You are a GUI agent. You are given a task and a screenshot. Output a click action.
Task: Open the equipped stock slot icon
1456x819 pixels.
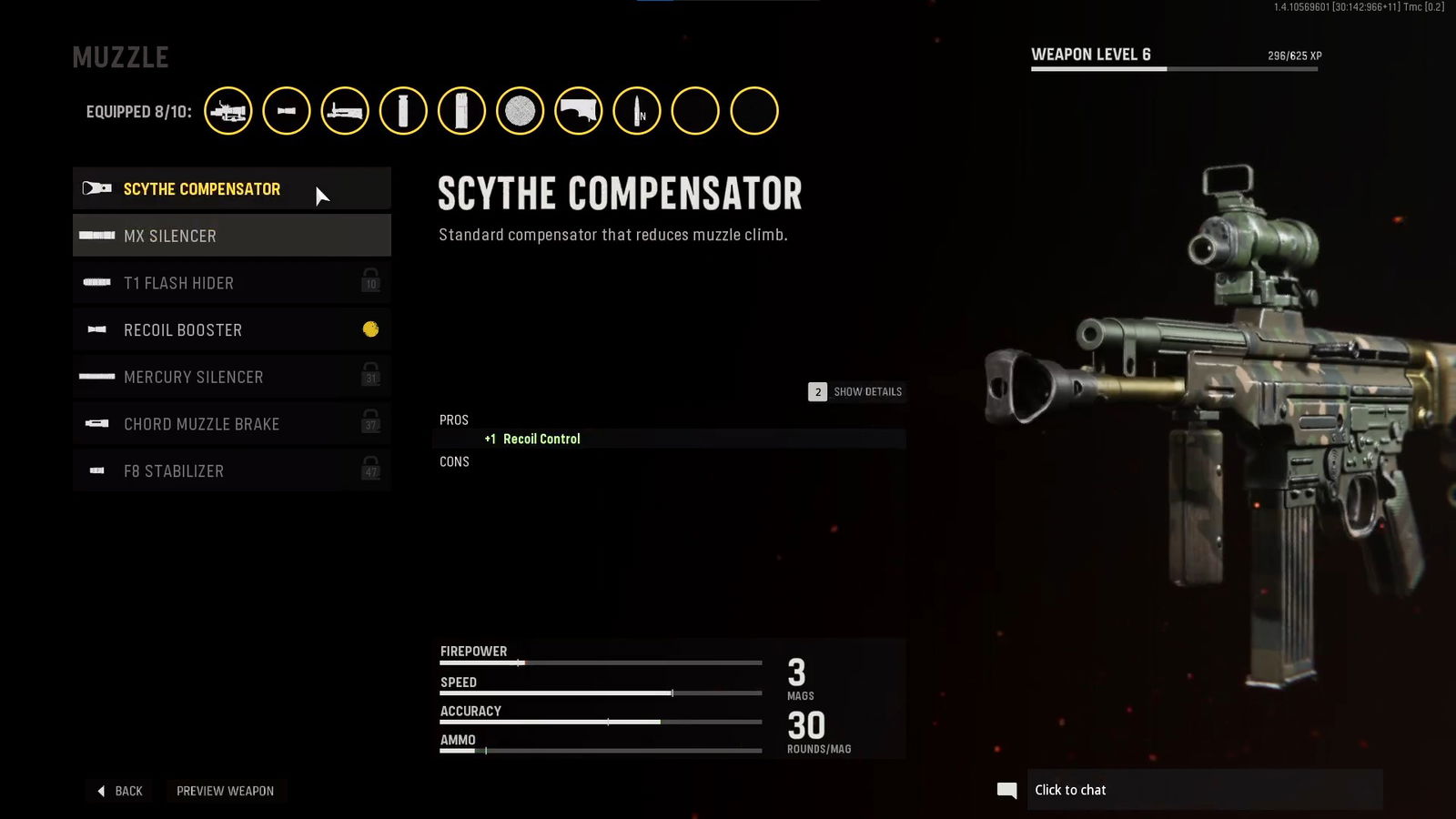coord(578,111)
